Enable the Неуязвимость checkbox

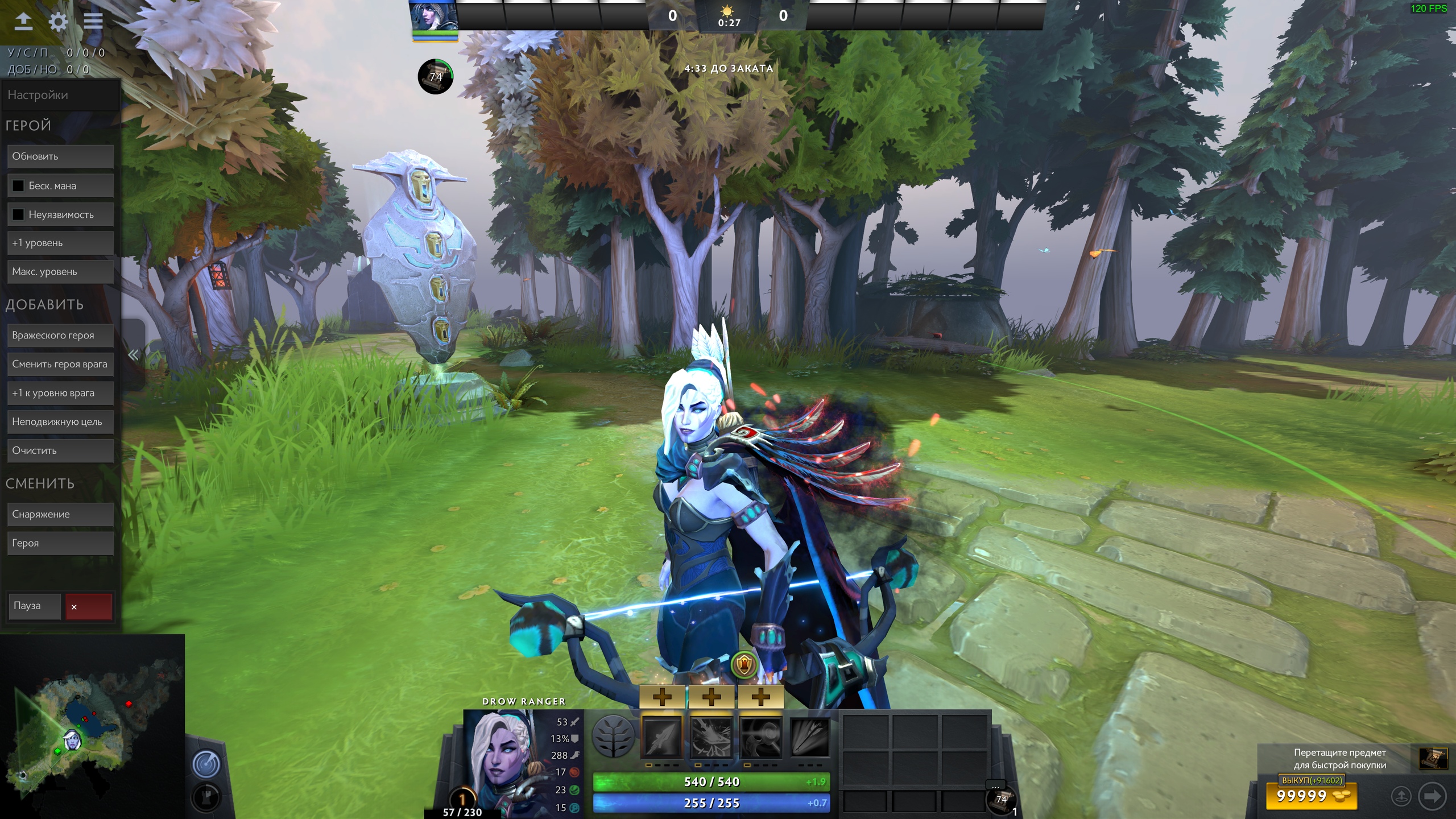click(x=18, y=214)
